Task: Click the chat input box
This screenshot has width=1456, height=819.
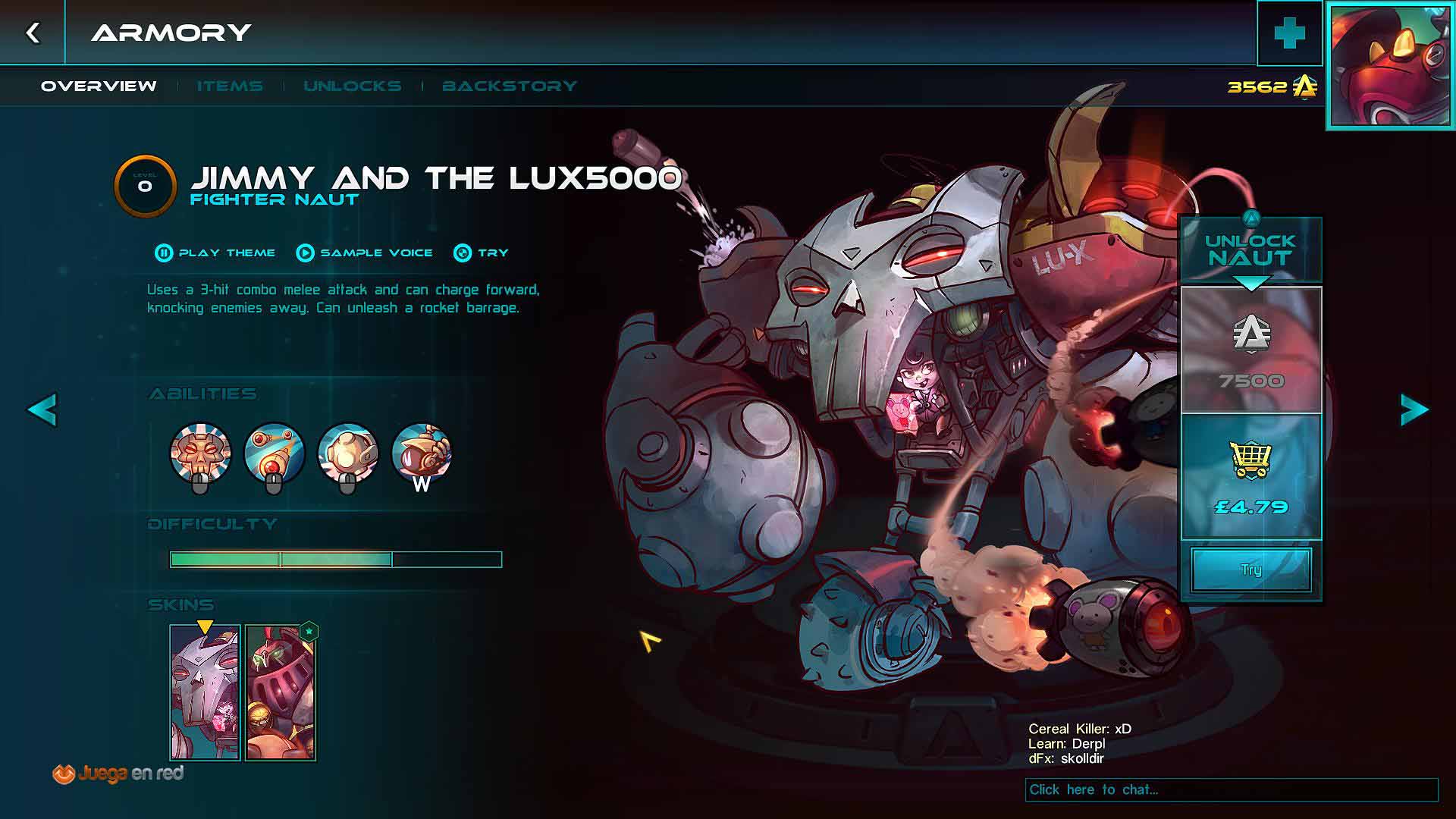Action: pyautogui.click(x=1232, y=789)
